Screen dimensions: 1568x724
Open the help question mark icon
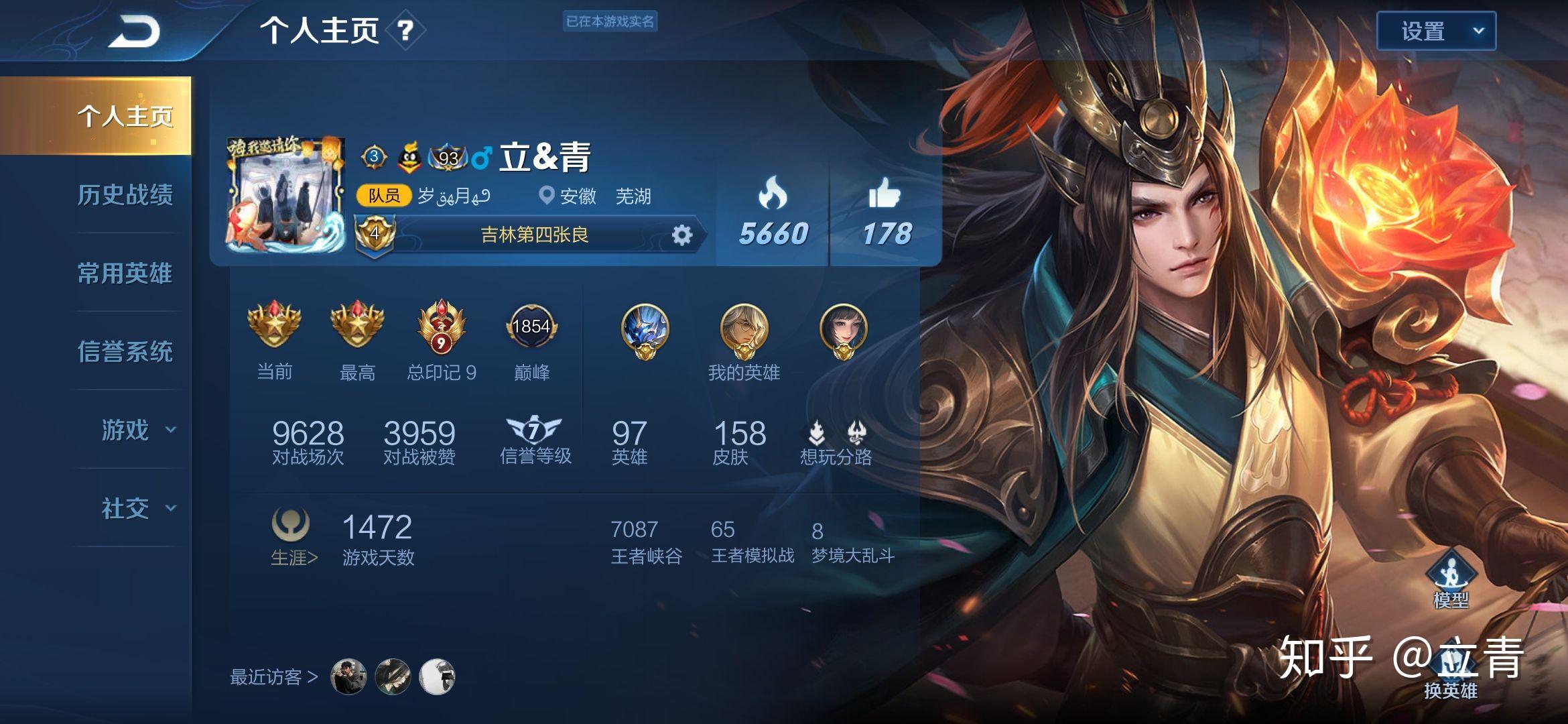pyautogui.click(x=405, y=31)
